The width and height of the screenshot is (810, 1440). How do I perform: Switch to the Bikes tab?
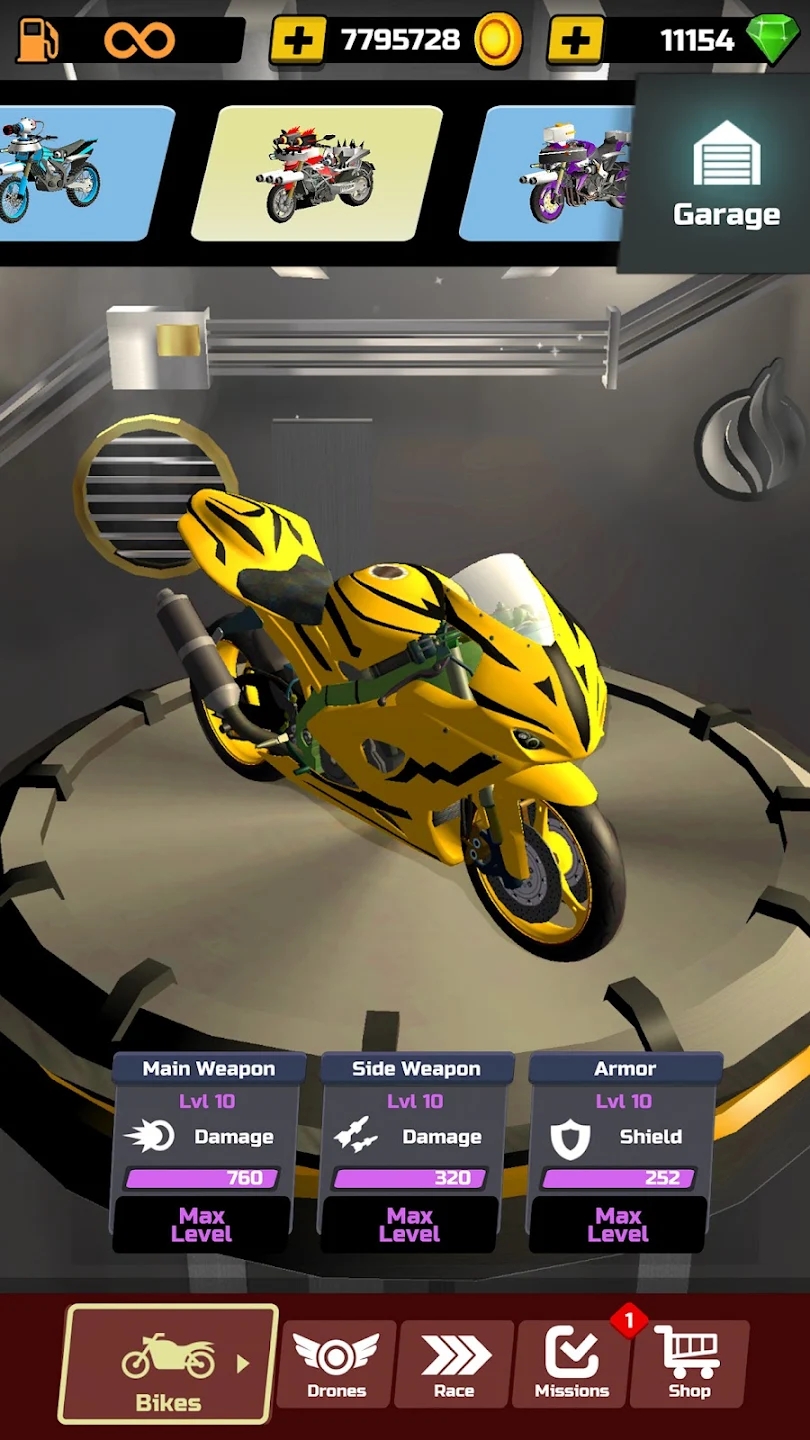point(168,1364)
